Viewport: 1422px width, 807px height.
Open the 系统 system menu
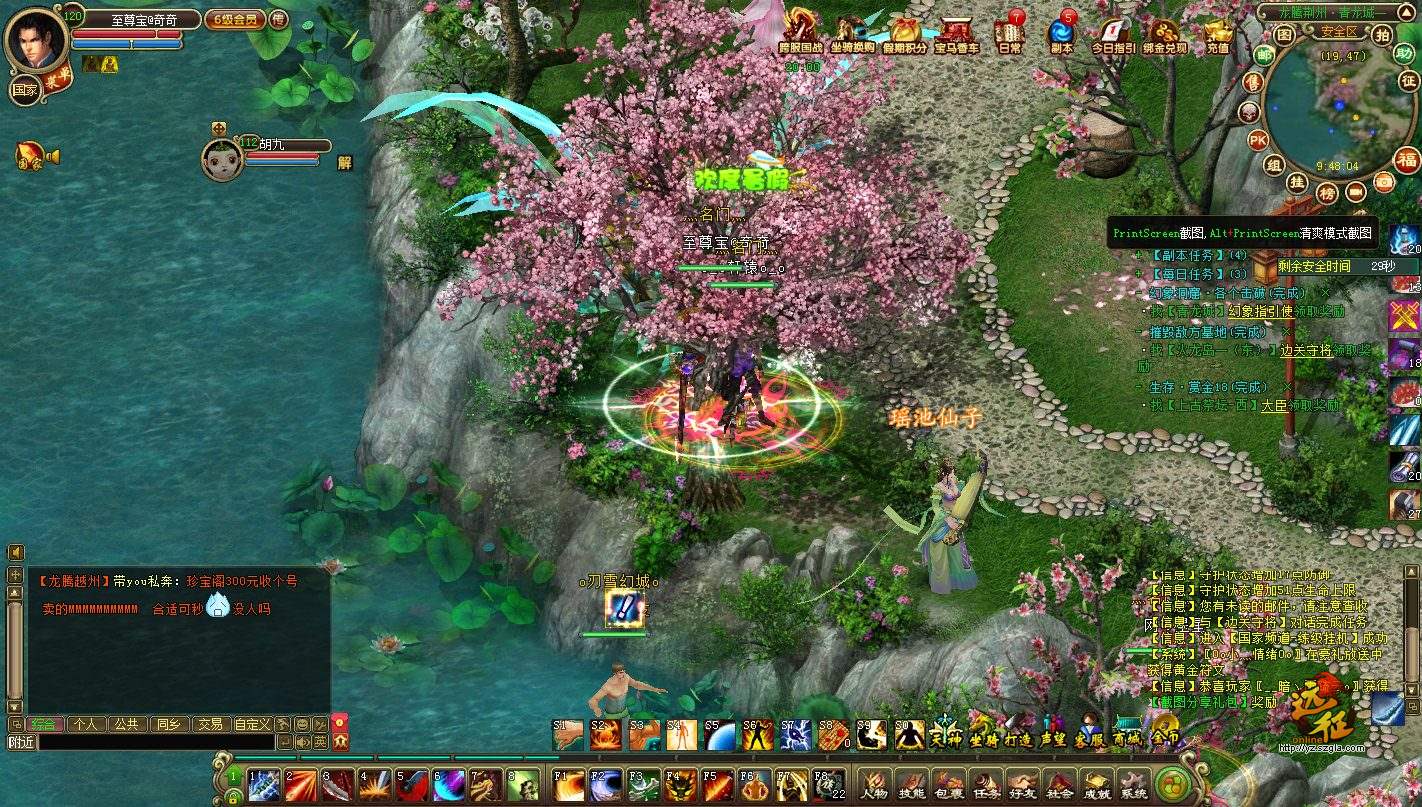point(1133,786)
